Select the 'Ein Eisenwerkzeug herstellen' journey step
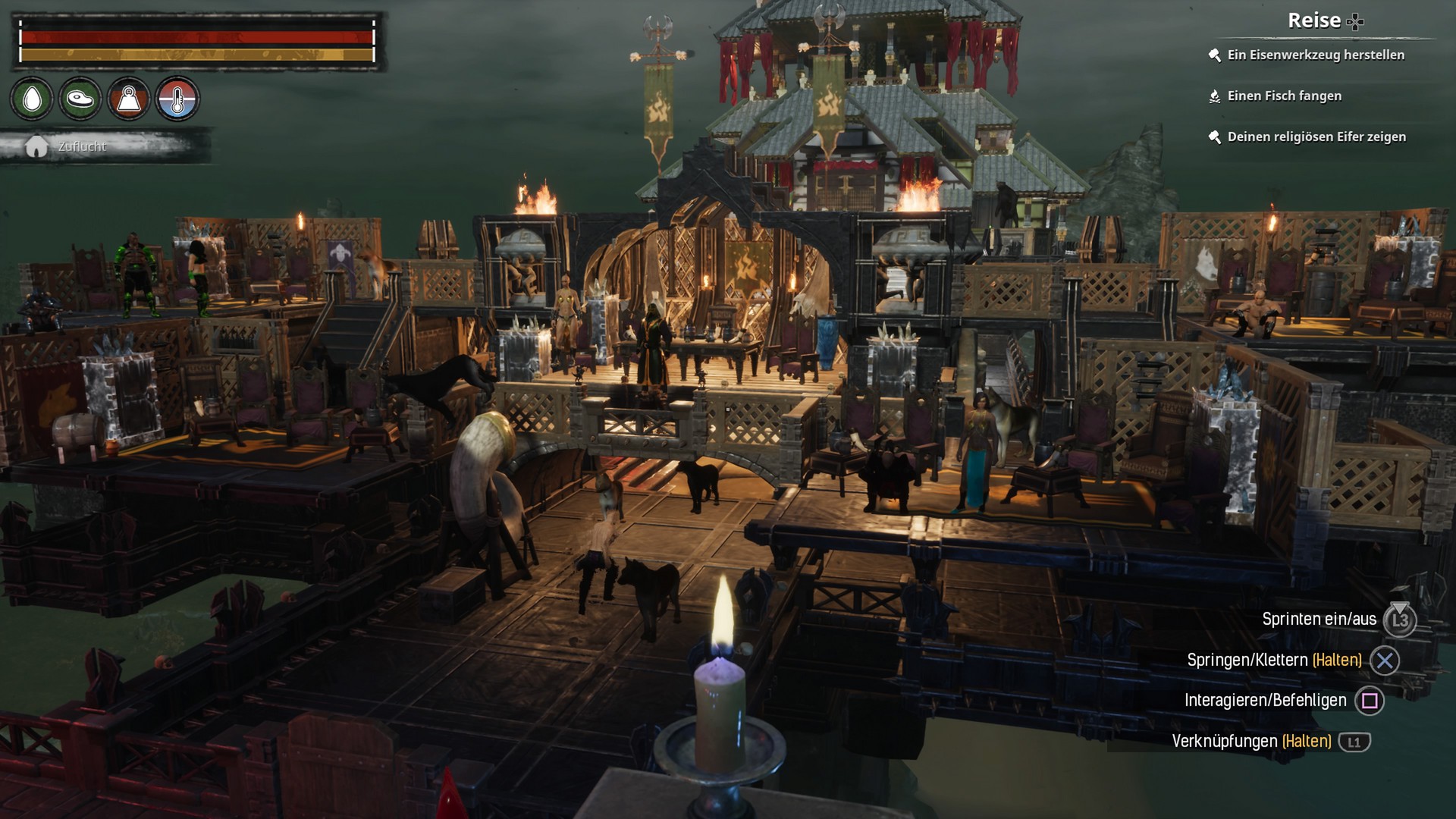The height and width of the screenshot is (819, 1456). tap(1316, 55)
